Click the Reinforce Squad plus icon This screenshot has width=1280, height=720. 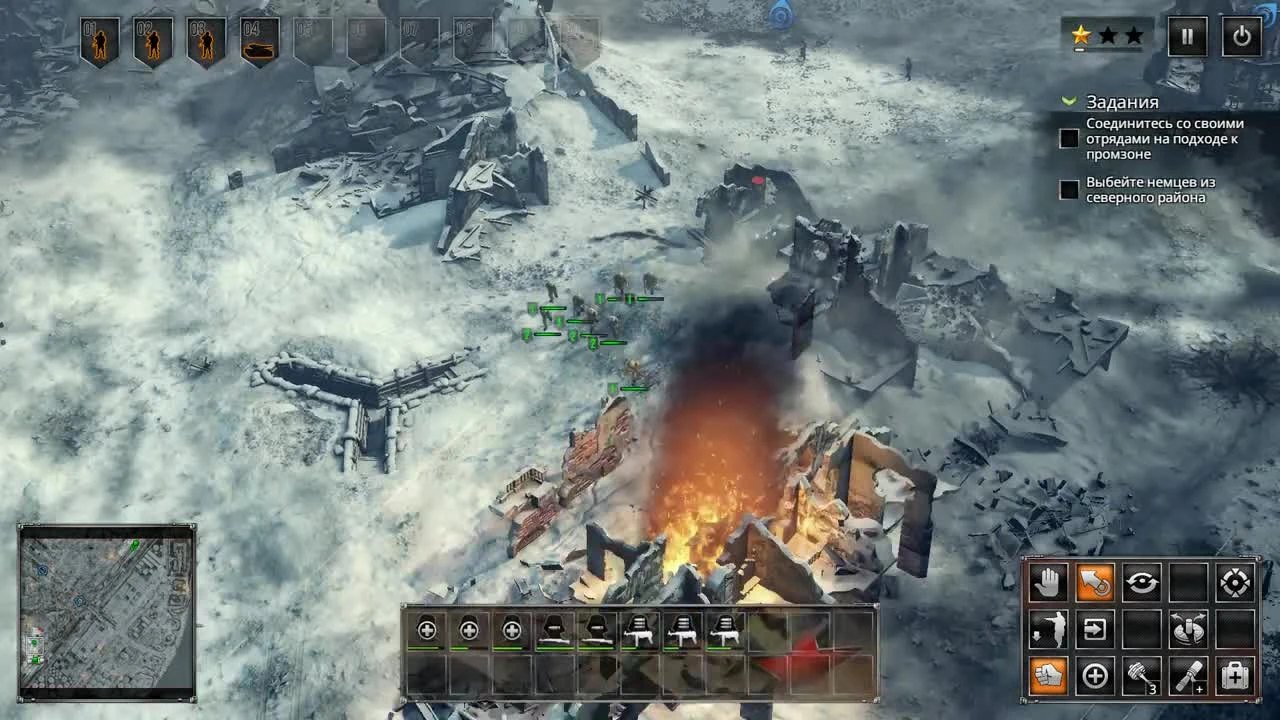click(1095, 676)
